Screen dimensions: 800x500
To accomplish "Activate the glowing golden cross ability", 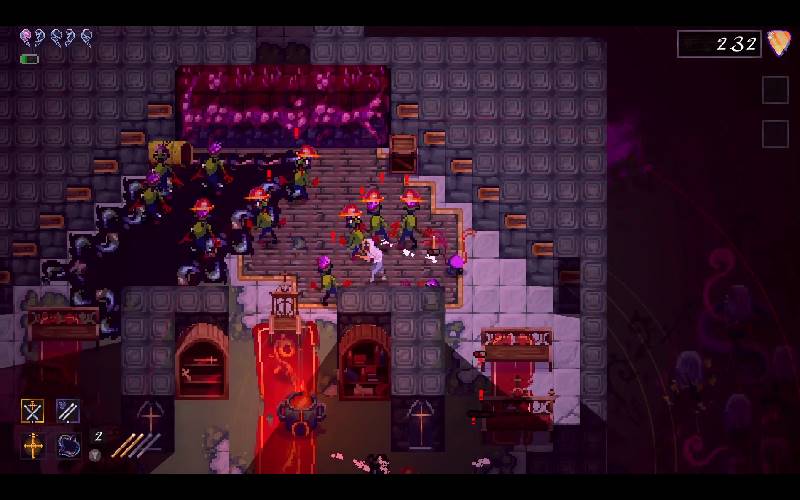I will point(33,445).
